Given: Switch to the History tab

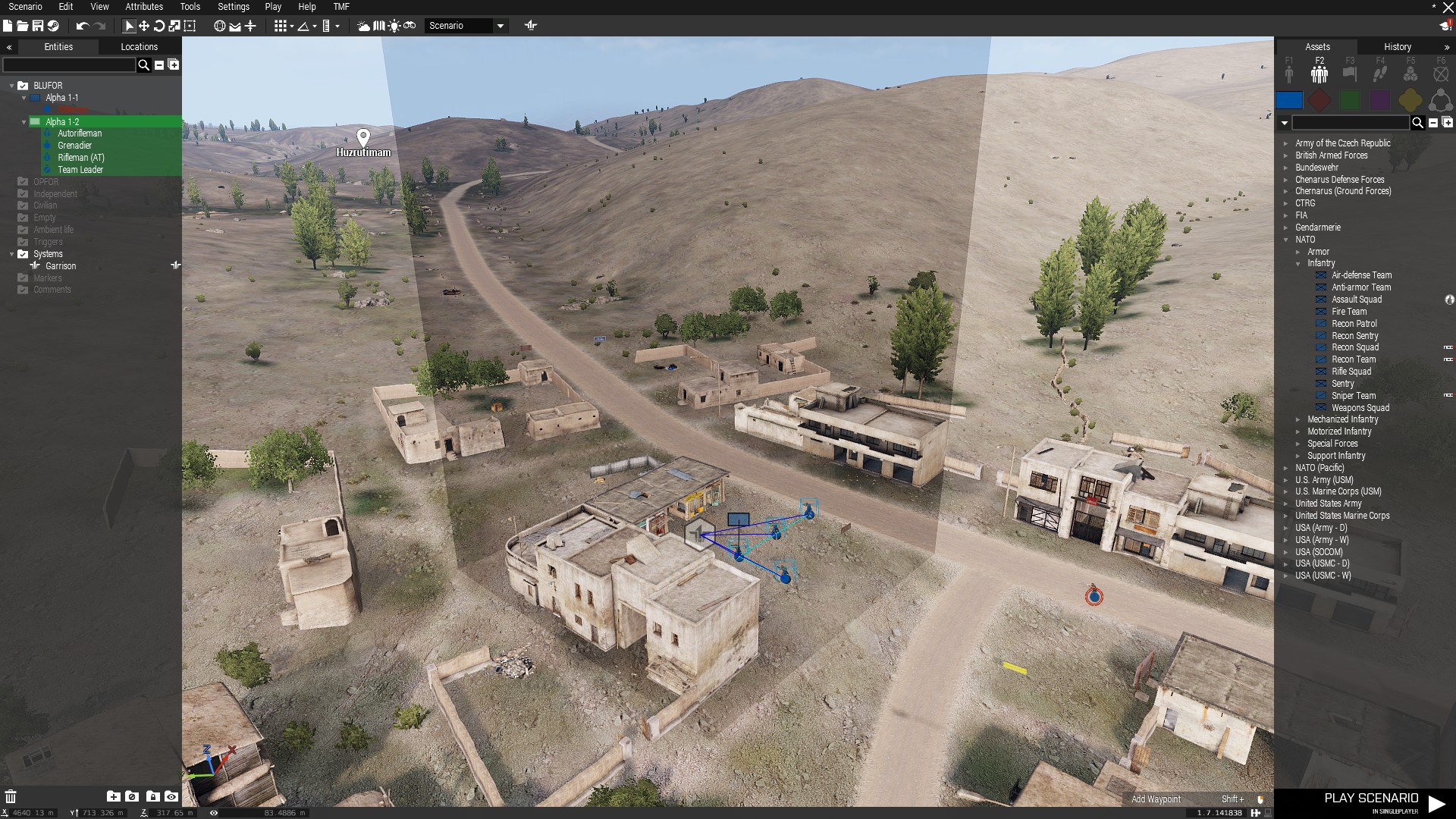Looking at the screenshot, I should click(x=1397, y=47).
